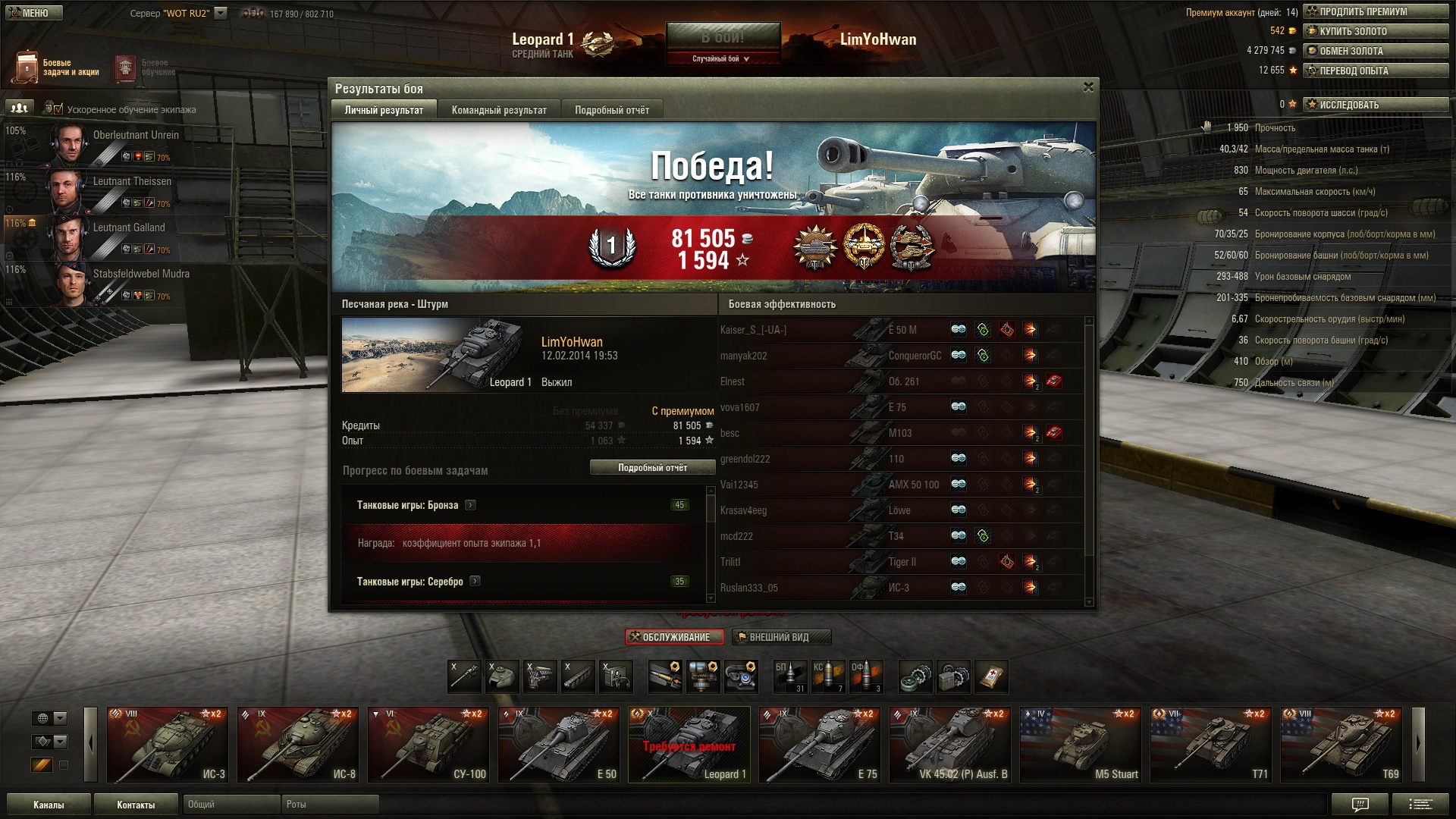Image resolution: width=1456 pixels, height=819 pixels.
Task: Open the Подробный отчёт tab
Action: coord(611,110)
